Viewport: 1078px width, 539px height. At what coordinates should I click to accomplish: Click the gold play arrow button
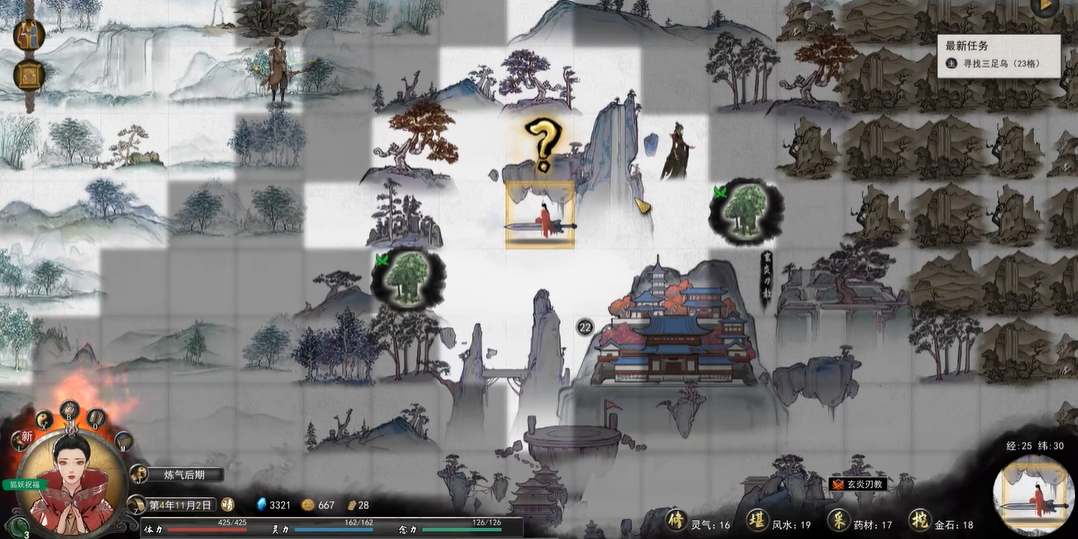click(x=1047, y=7)
